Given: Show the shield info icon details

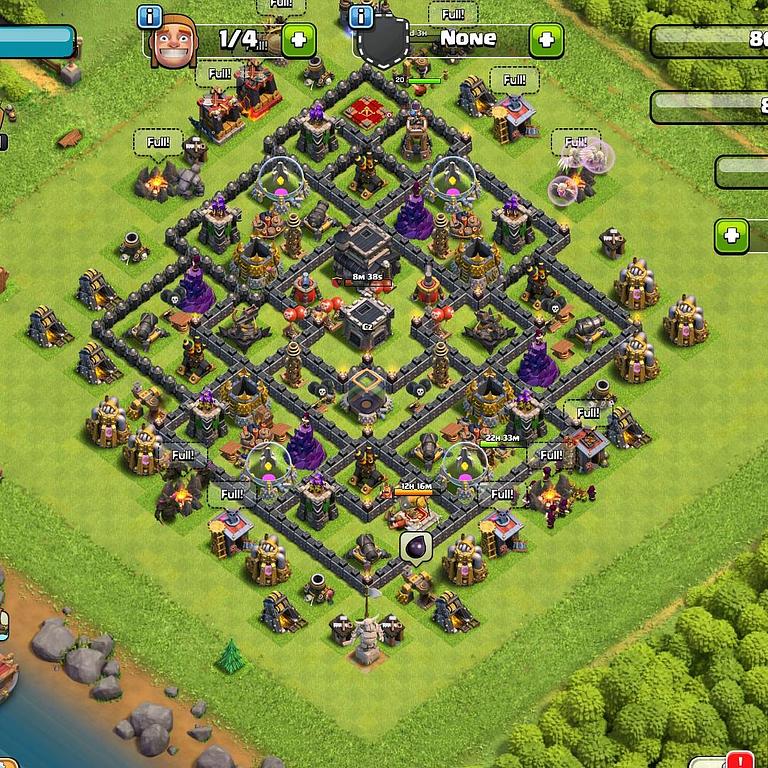Looking at the screenshot, I should (362, 17).
